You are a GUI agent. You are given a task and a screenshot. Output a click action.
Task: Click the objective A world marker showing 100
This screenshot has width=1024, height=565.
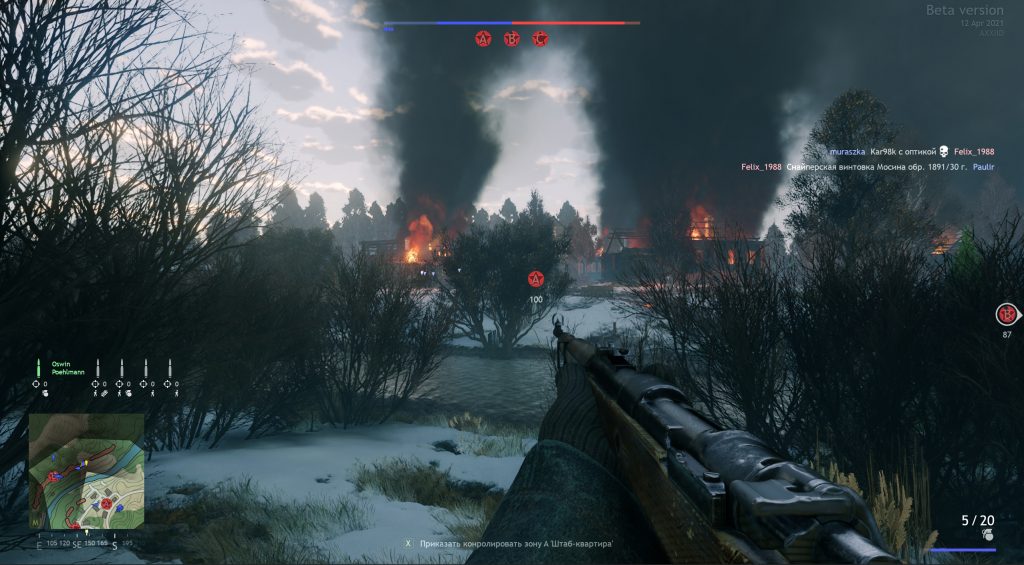[x=536, y=280]
